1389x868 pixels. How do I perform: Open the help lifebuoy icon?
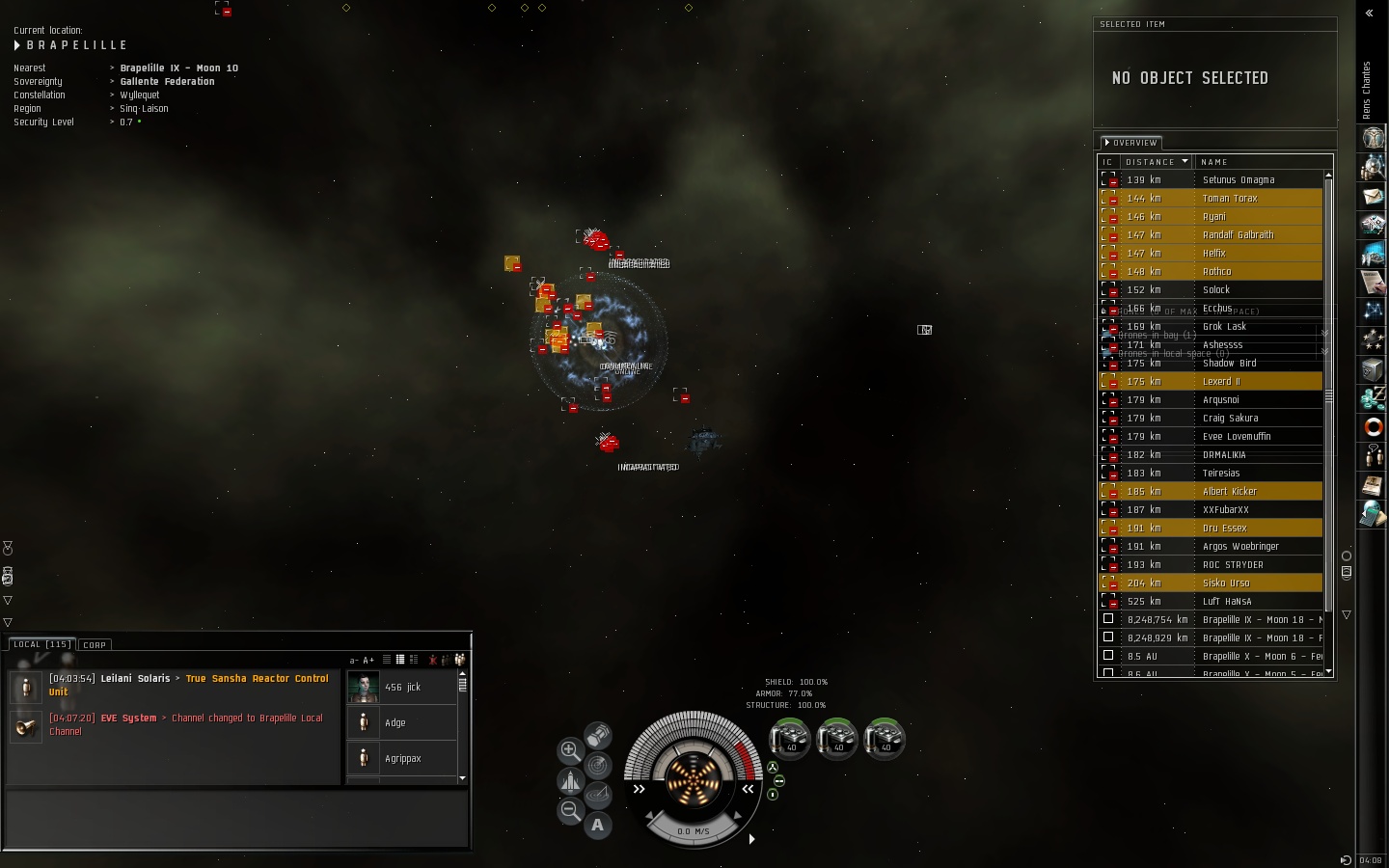click(x=1373, y=426)
